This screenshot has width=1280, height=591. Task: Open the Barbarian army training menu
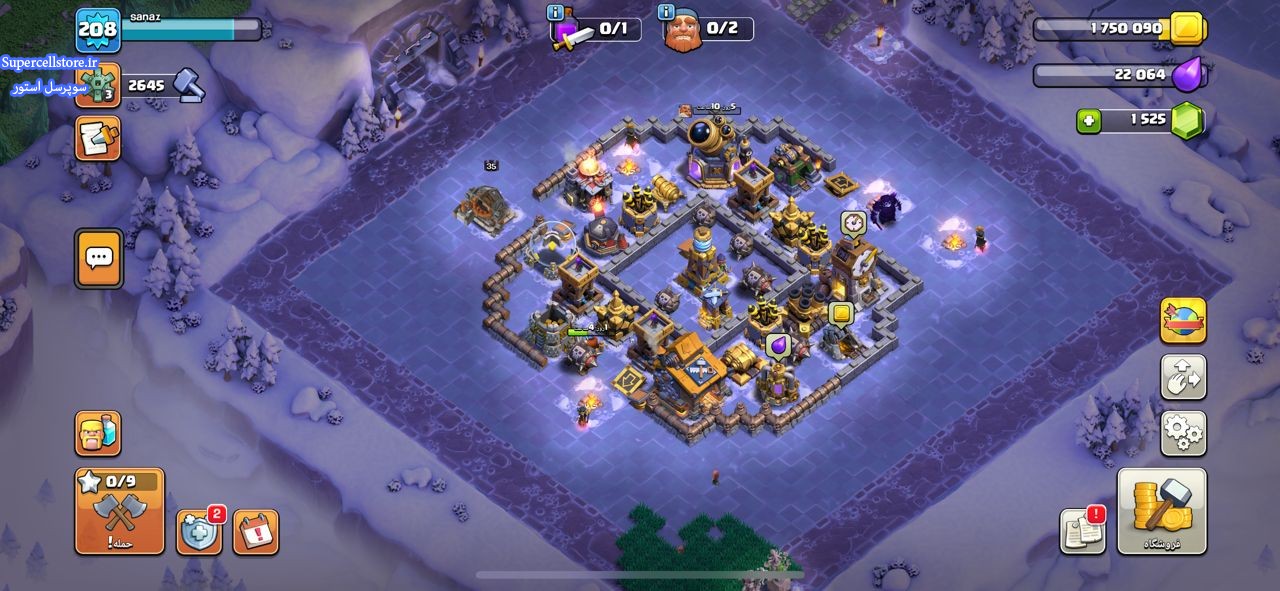coord(98,434)
